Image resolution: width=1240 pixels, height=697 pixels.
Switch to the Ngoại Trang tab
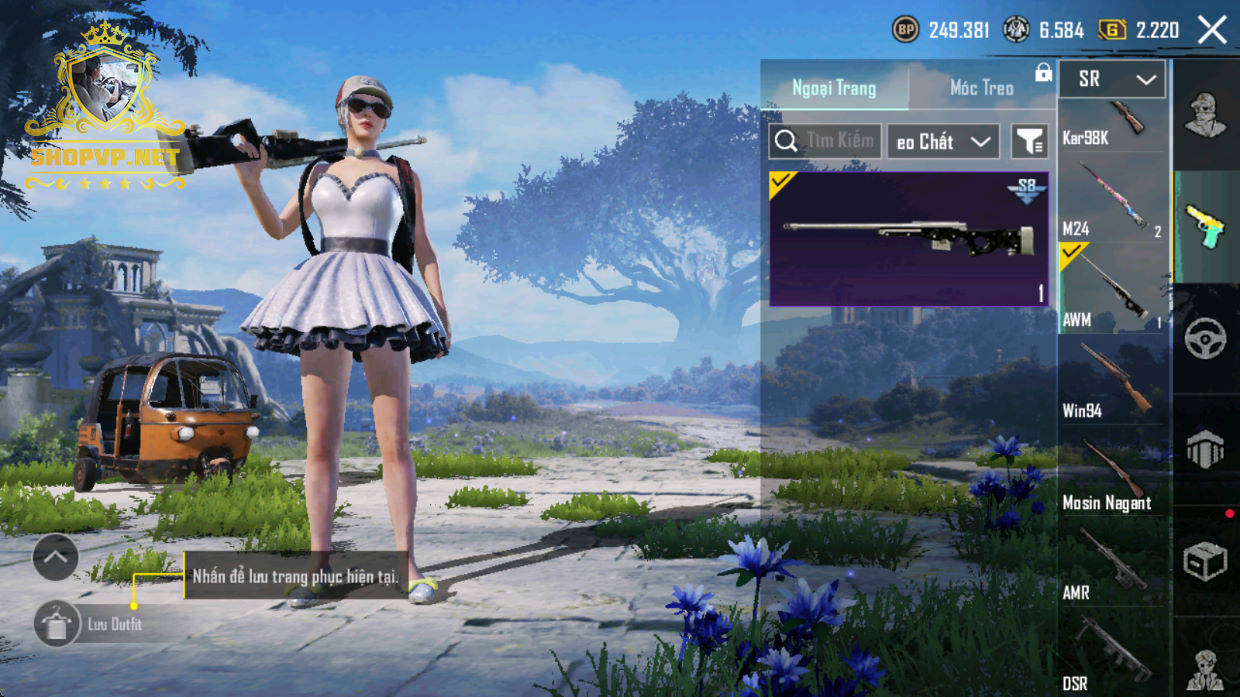(x=834, y=88)
